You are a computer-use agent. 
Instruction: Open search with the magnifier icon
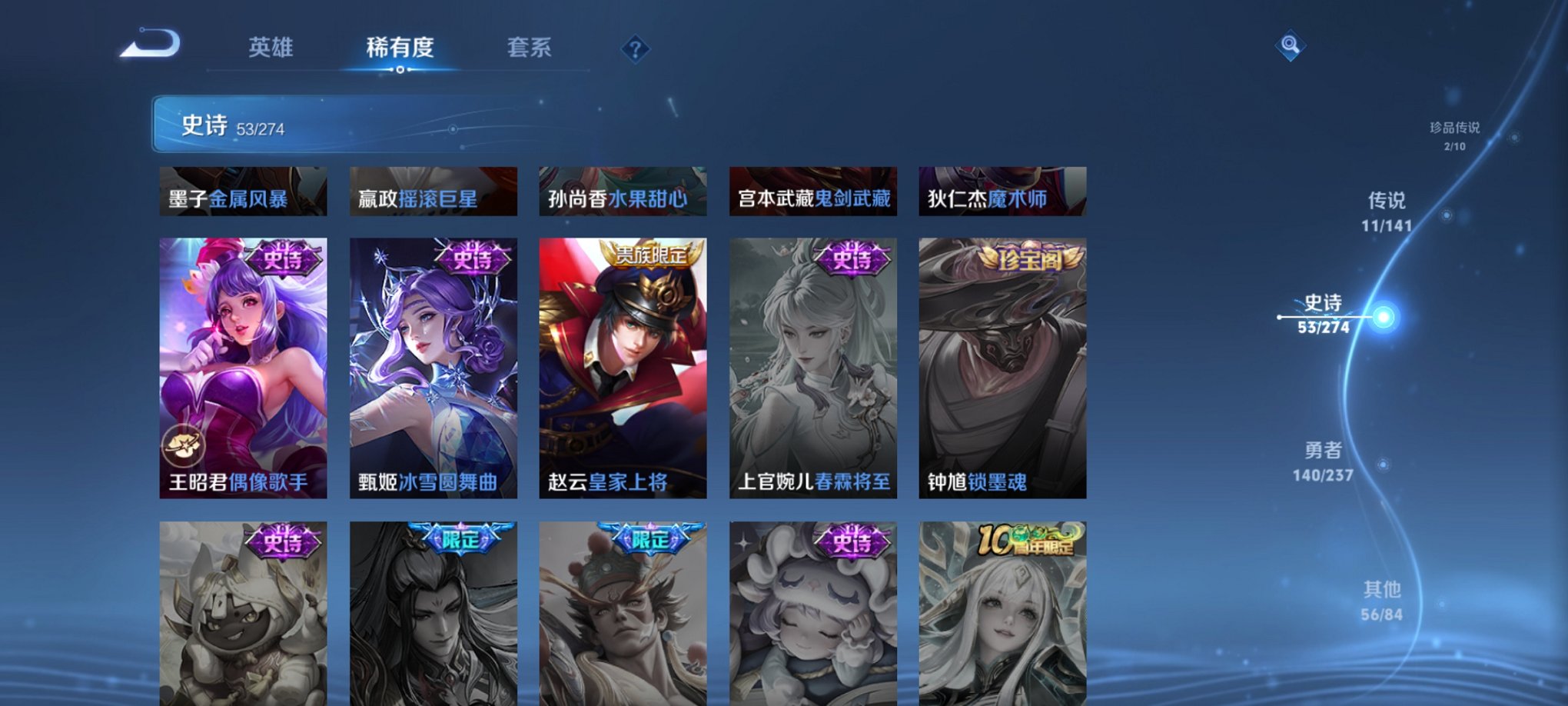pos(1290,45)
